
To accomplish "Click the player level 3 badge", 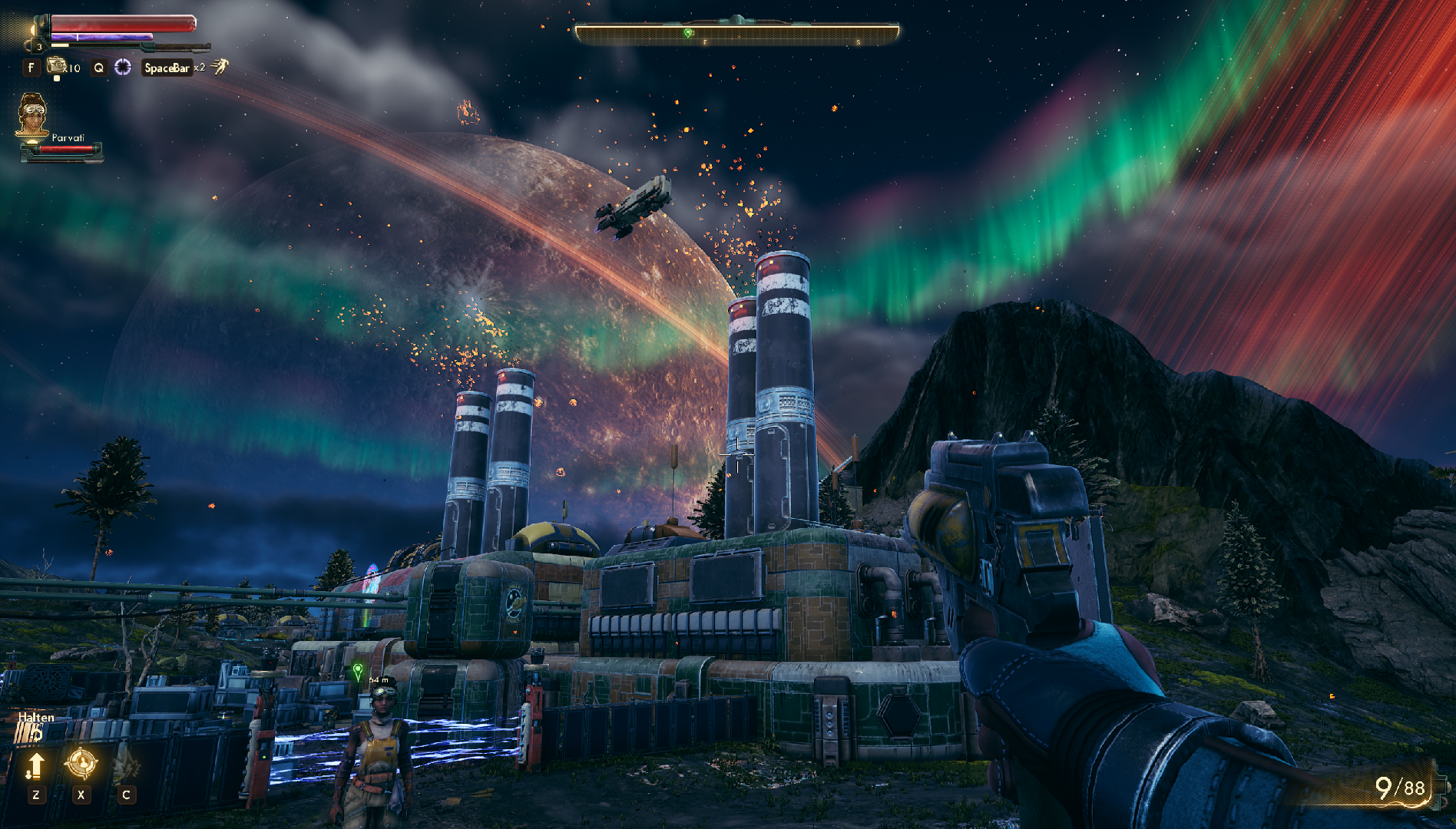I will click(x=39, y=47).
